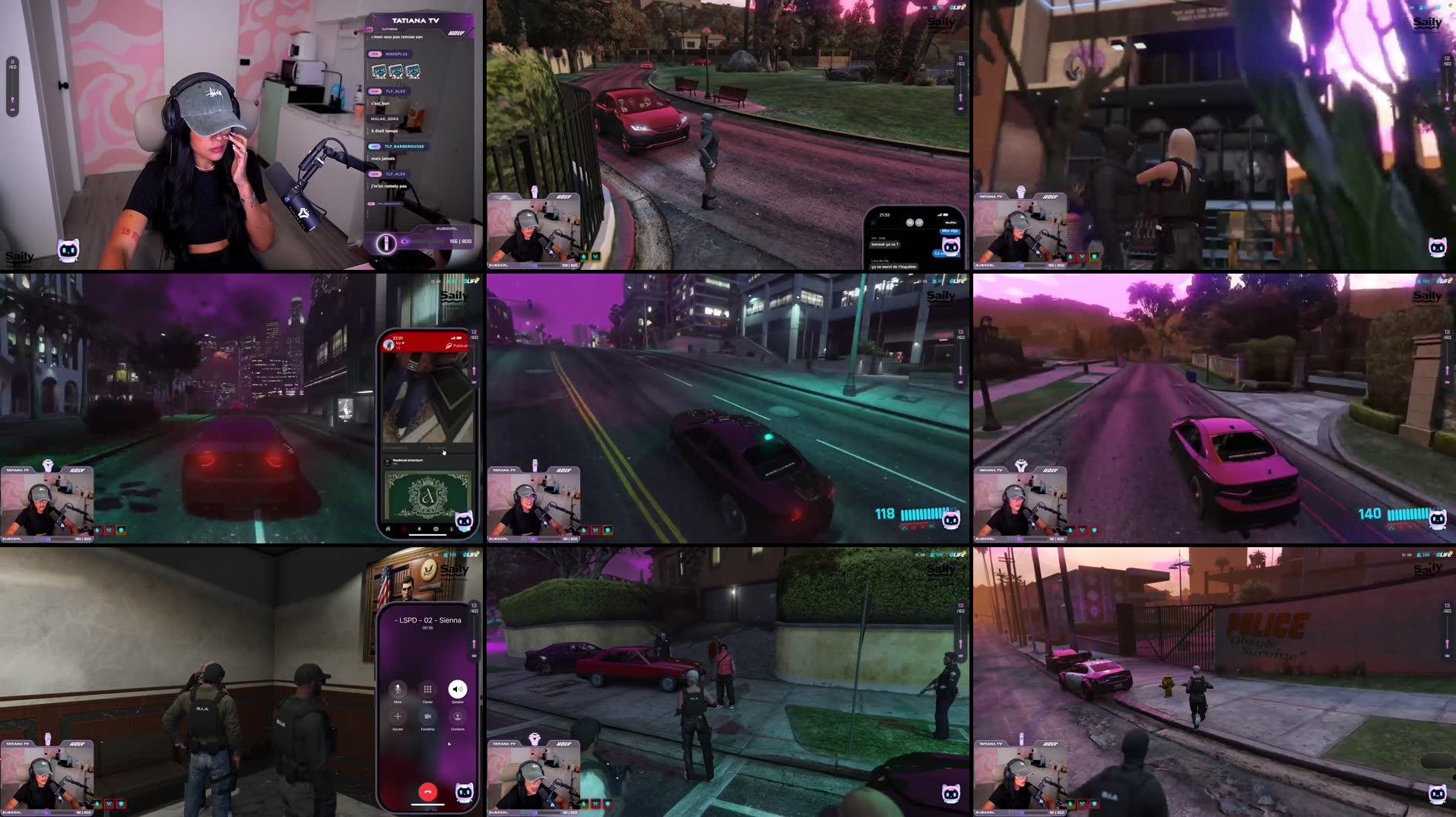Image resolution: width=1456 pixels, height=817 pixels.
Task: Expand the TATIANA TV chat header
Action: [416, 21]
